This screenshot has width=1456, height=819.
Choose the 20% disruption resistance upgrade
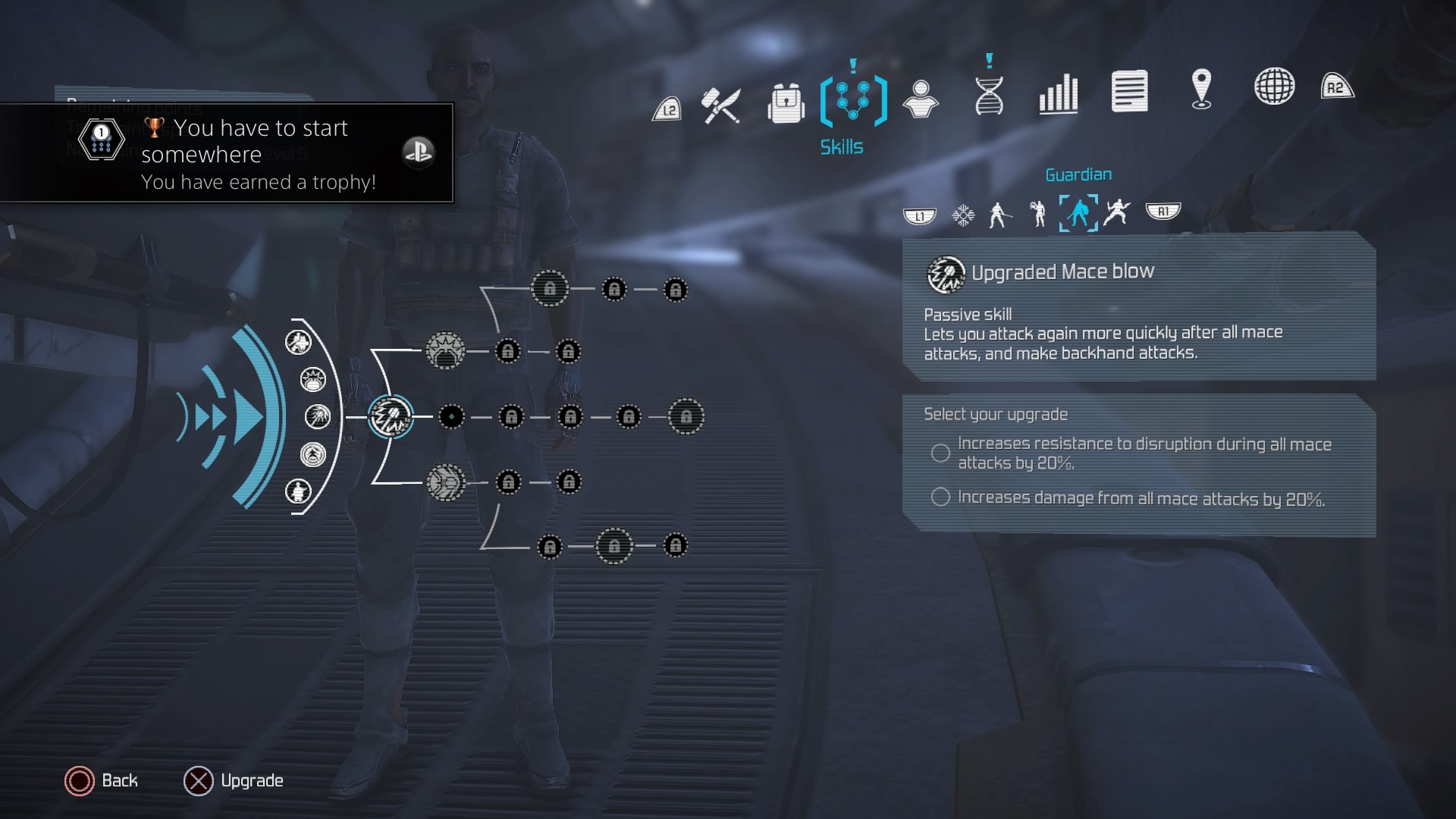click(x=940, y=453)
